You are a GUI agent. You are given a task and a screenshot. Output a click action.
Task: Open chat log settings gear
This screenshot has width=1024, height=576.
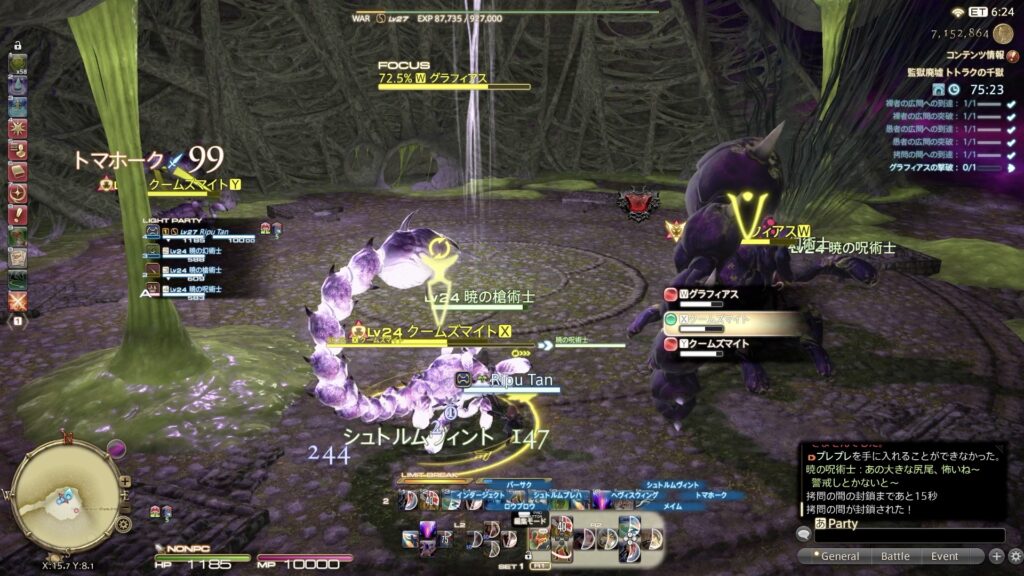tap(1014, 556)
